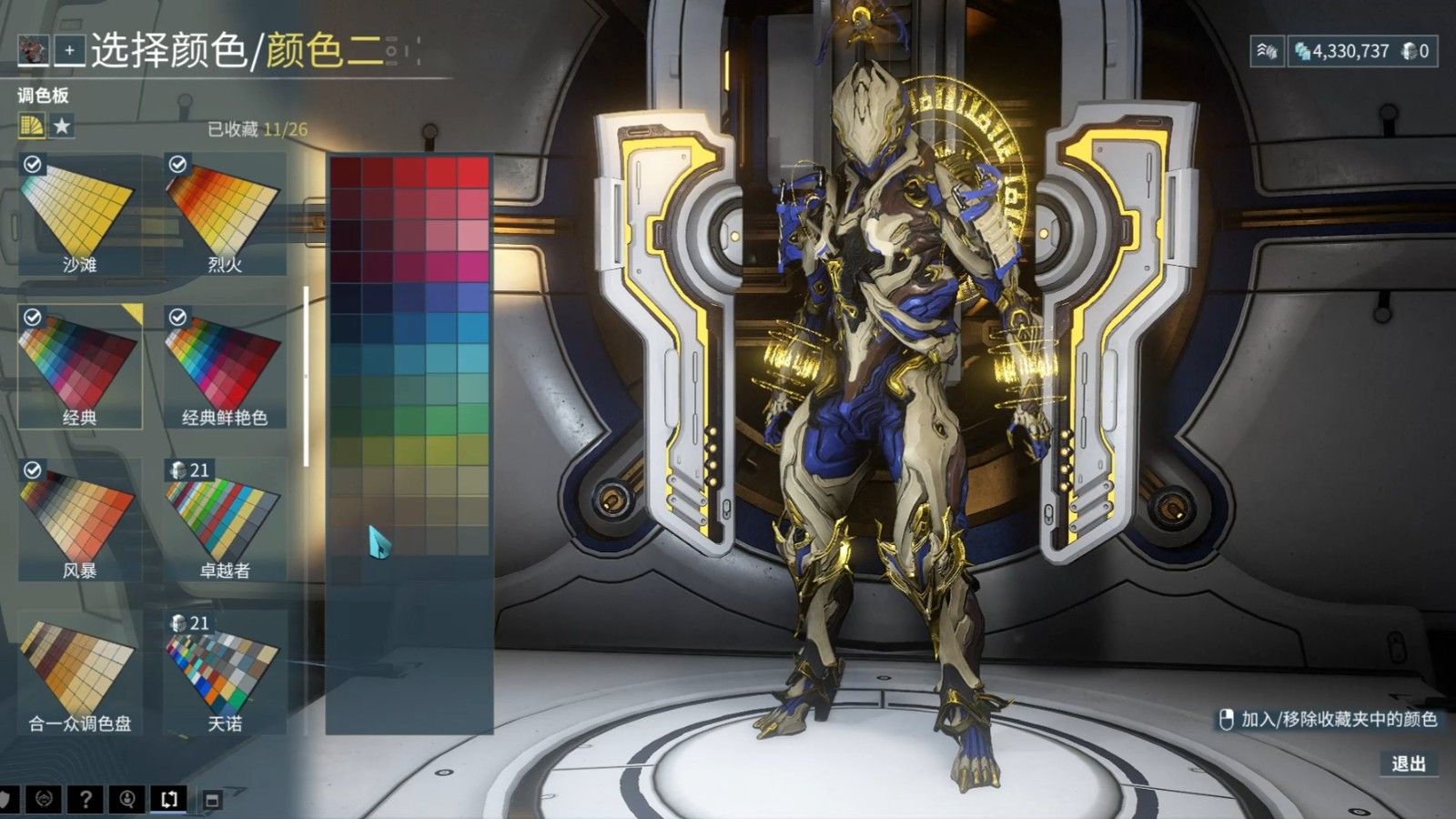Select the 沙滩 (Beach) palette

[x=80, y=215]
